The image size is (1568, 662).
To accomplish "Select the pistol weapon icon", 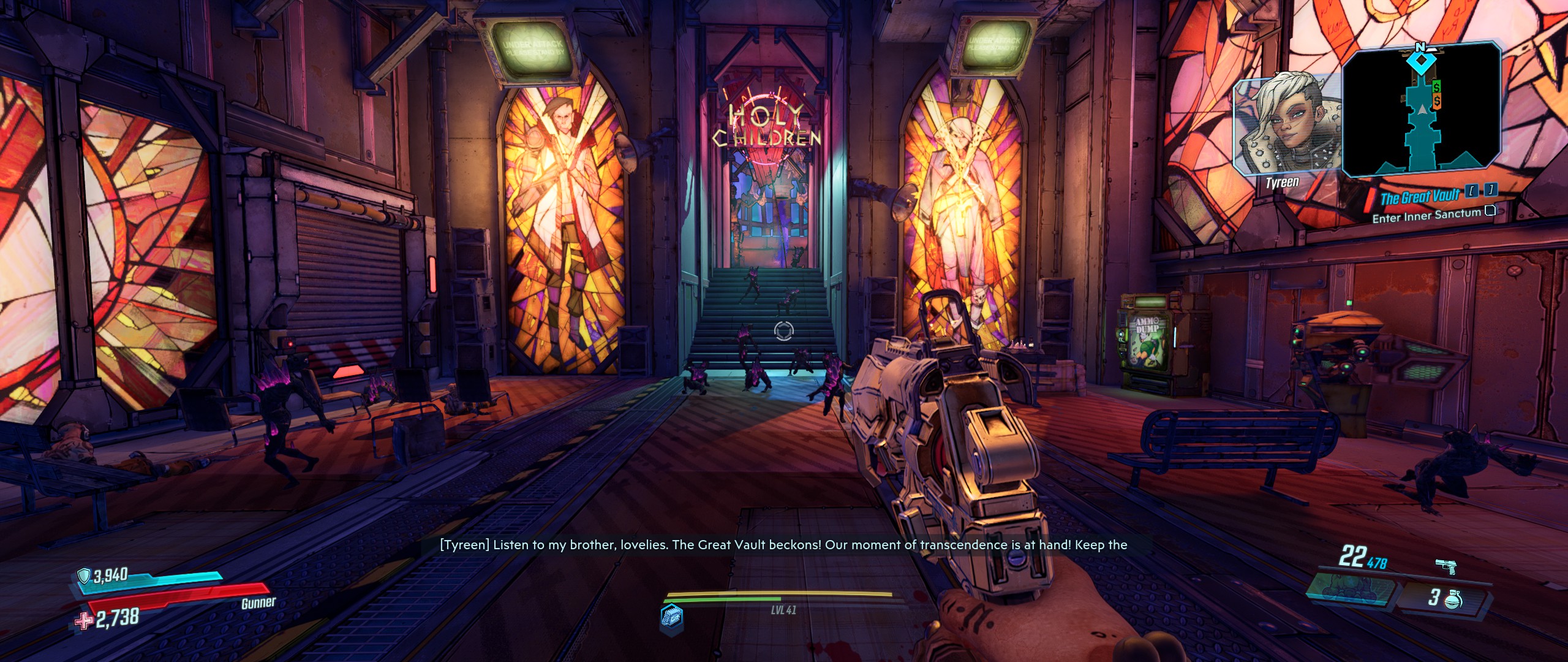I will tap(1446, 567).
